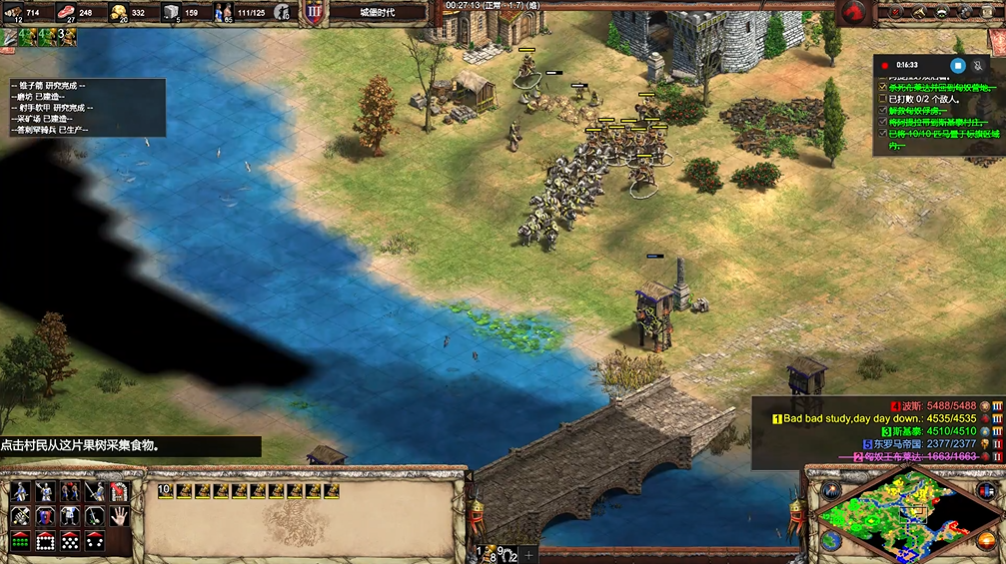Click the idle villager icon in top bar
The width and height of the screenshot is (1006, 564).
(283, 13)
